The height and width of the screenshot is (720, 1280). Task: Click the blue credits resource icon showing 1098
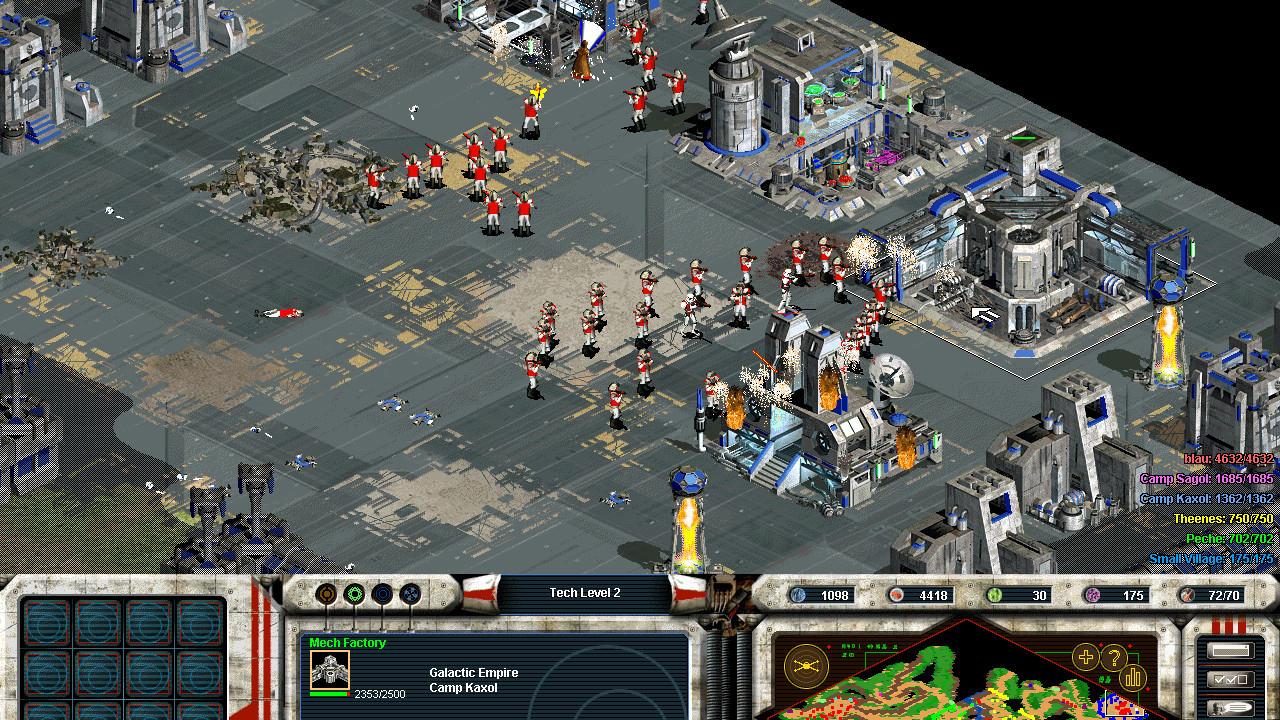[x=800, y=594]
